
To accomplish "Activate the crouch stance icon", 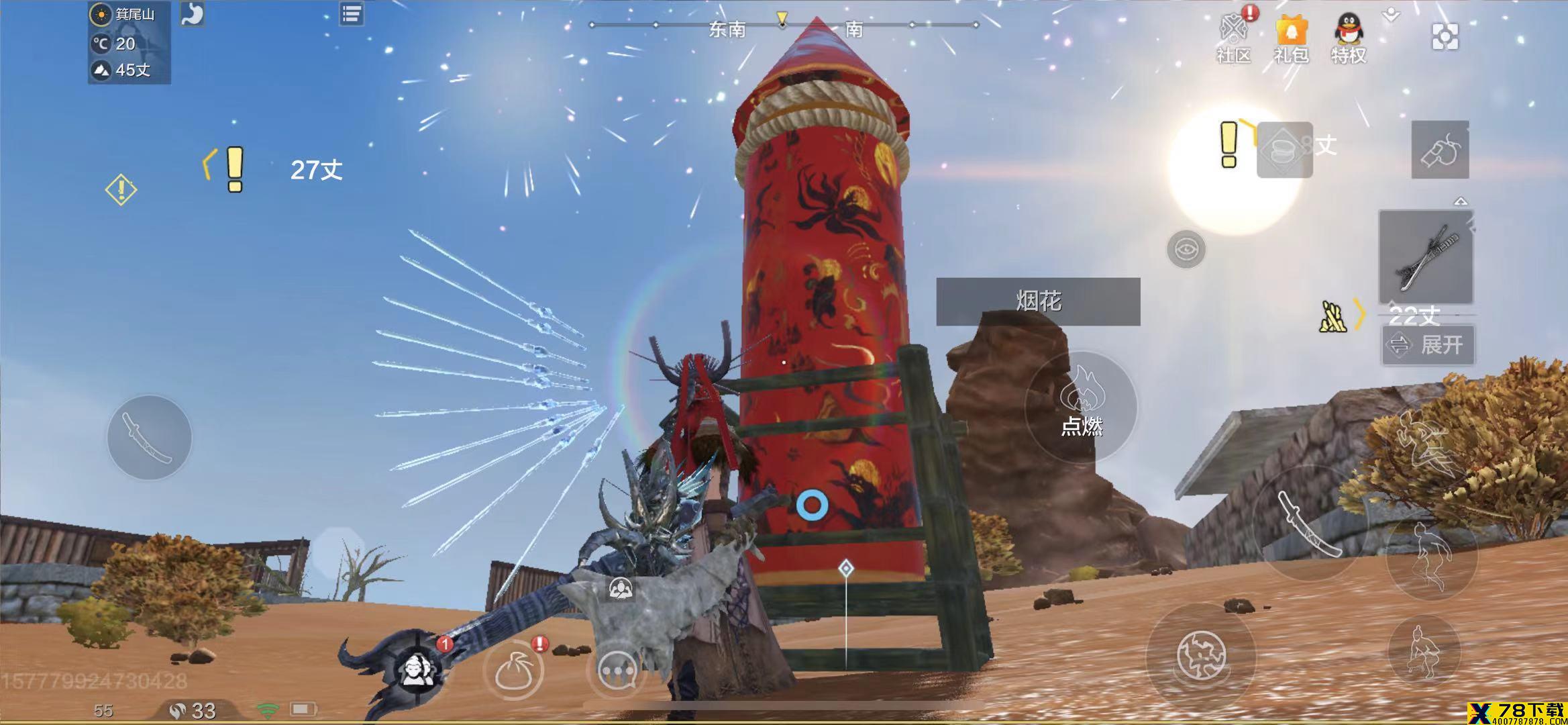I will click(x=1424, y=650).
